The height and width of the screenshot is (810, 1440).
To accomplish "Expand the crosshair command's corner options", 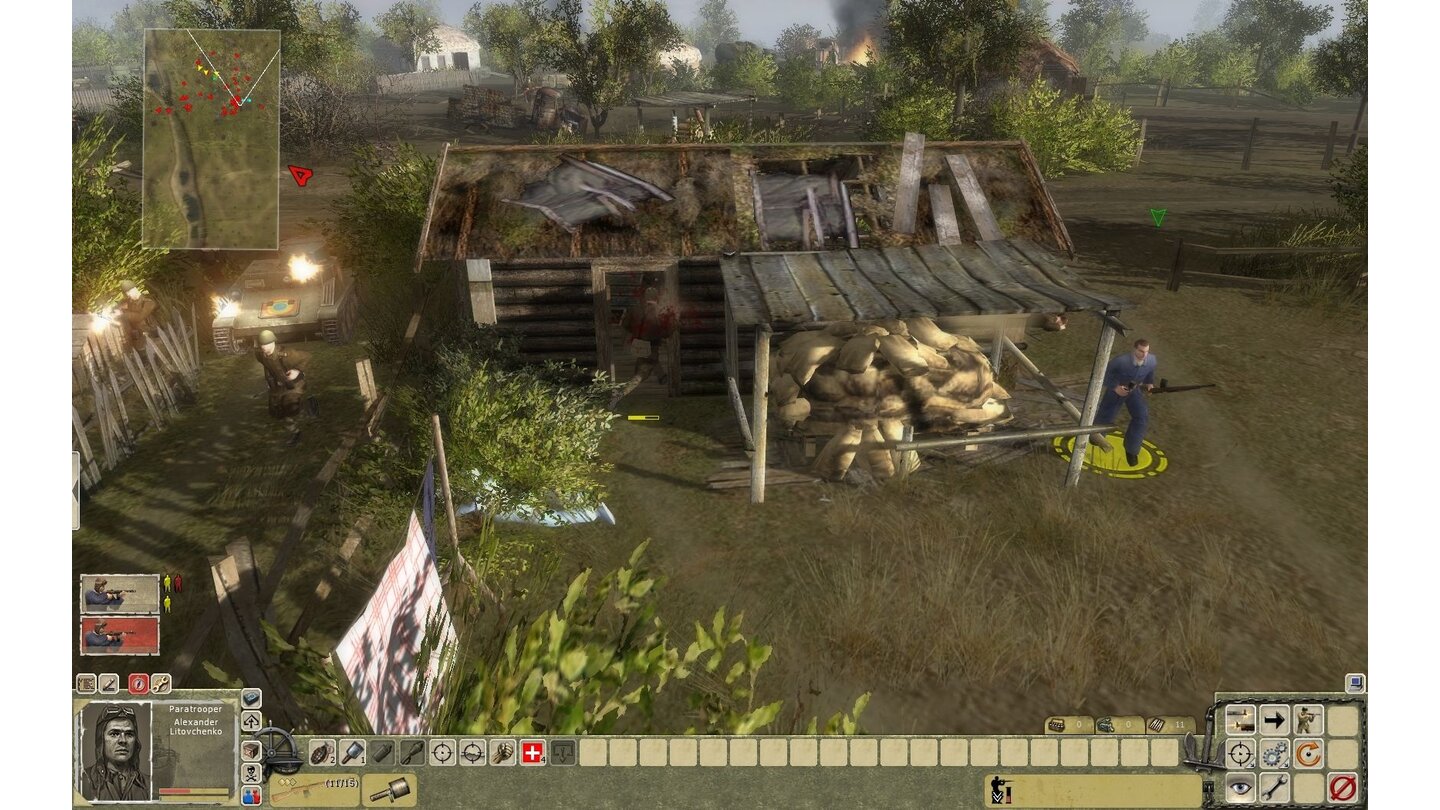I will pyautogui.click(x=1252, y=765).
